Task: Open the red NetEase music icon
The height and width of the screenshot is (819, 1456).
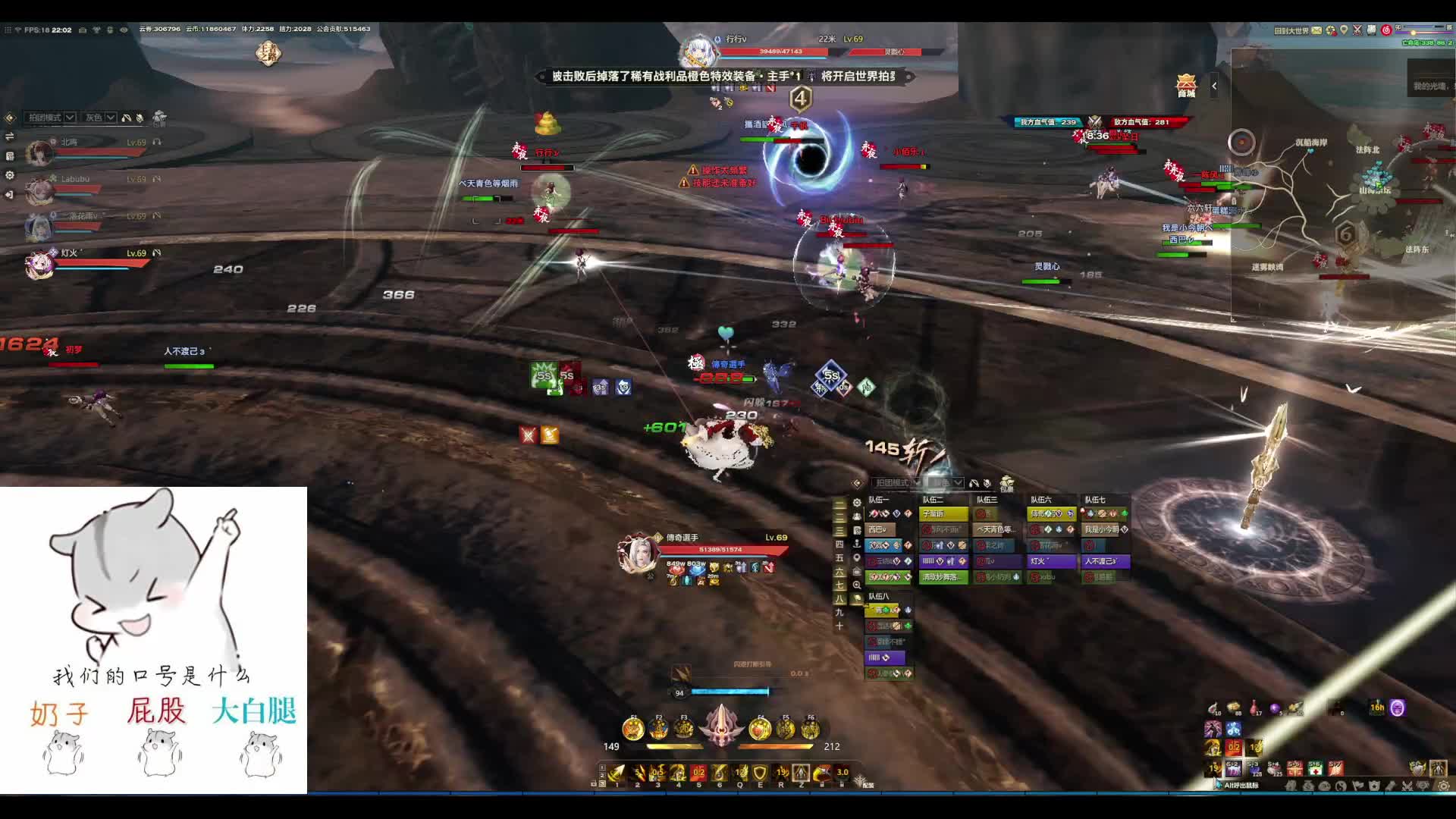Action: tap(1386, 30)
